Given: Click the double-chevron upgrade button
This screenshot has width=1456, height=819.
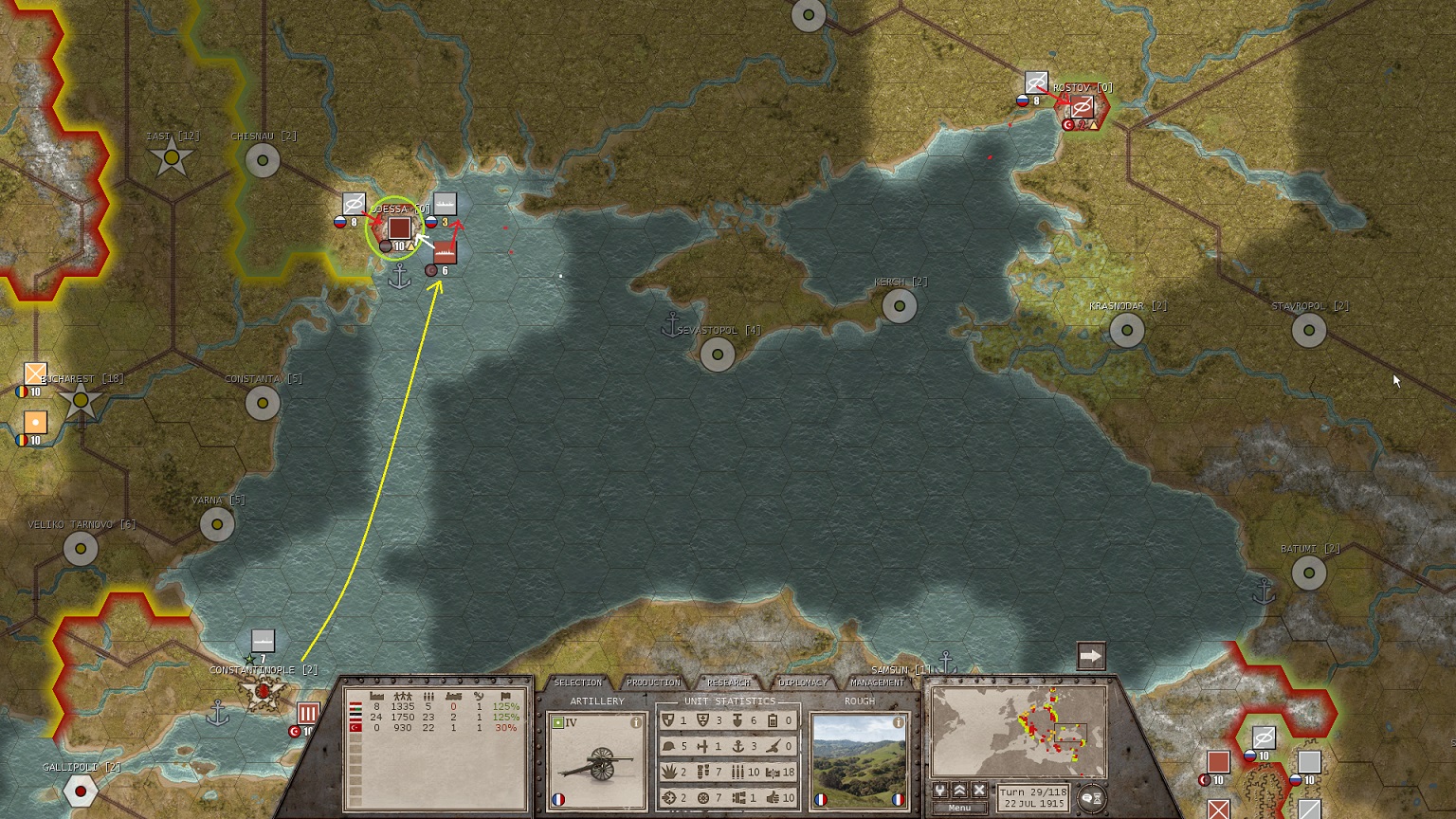Looking at the screenshot, I should pos(959,790).
